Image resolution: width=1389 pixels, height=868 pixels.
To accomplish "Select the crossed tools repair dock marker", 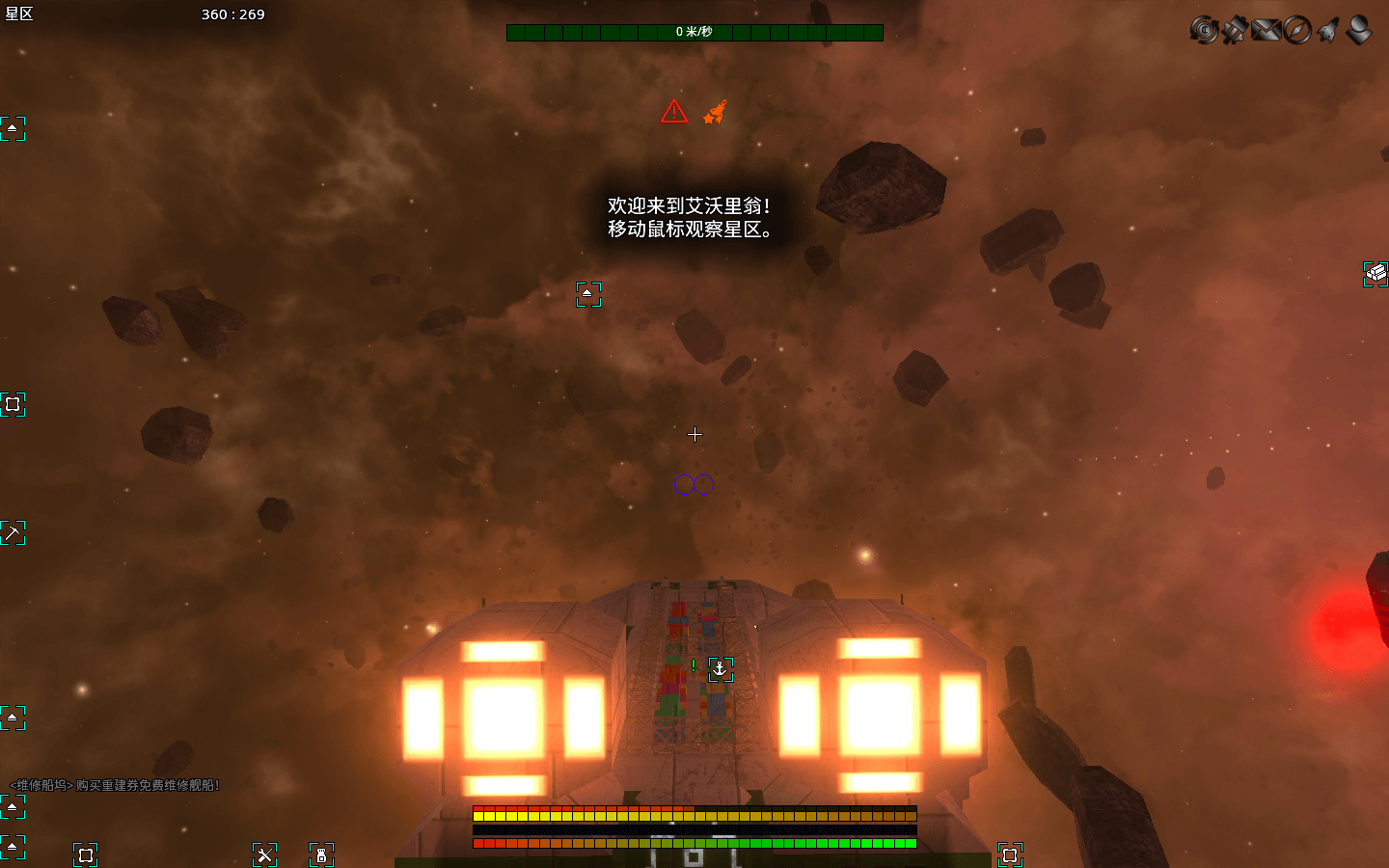I will 264,854.
